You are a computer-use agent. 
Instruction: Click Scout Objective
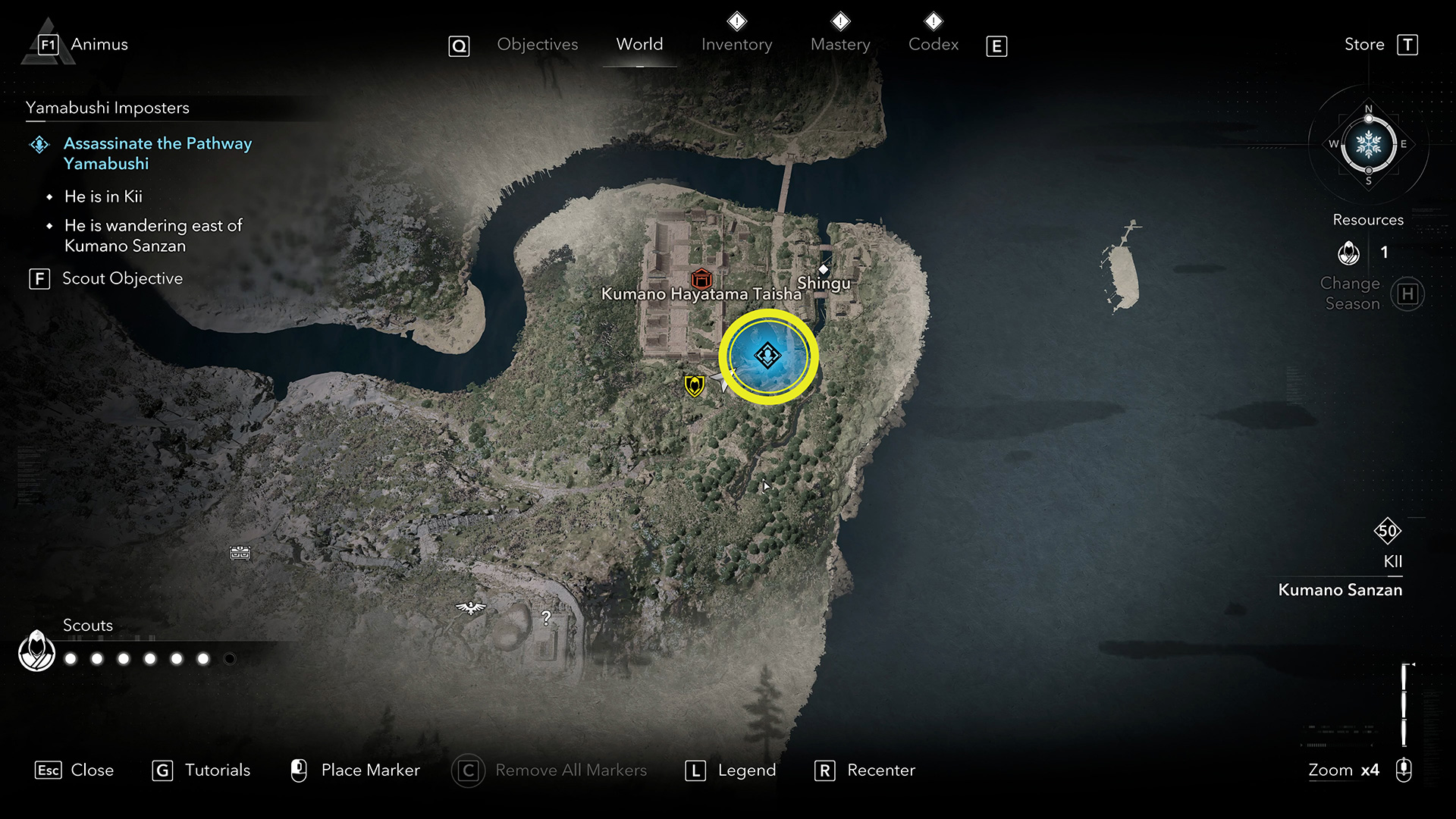pos(121,279)
